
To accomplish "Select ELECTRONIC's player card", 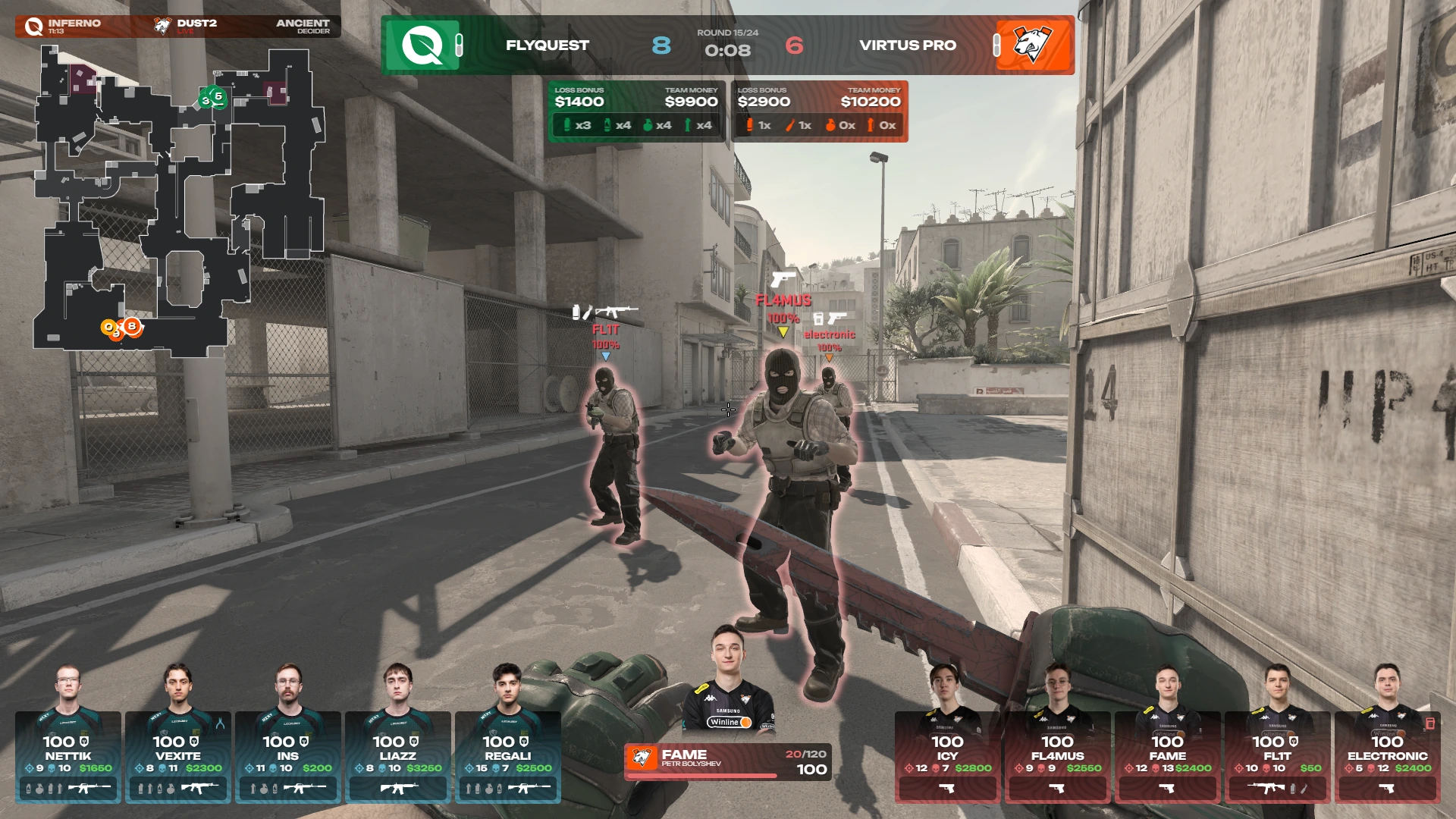I will 1387,757.
